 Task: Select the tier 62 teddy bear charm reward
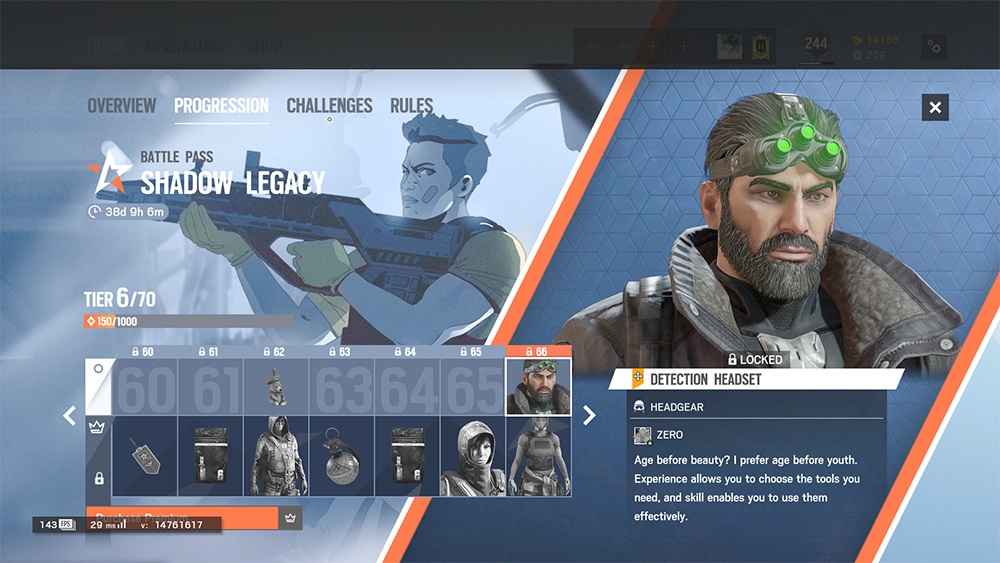tap(276, 387)
